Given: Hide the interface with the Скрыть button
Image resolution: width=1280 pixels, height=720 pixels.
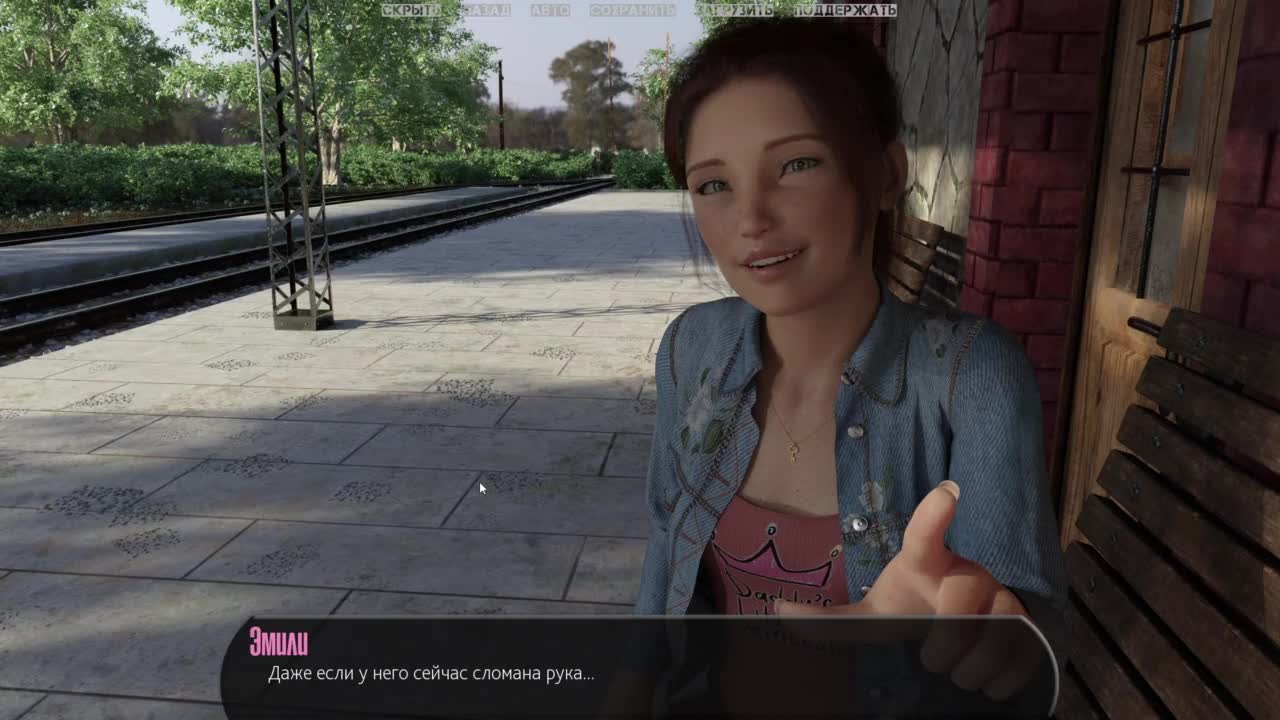Looking at the screenshot, I should 410,10.
